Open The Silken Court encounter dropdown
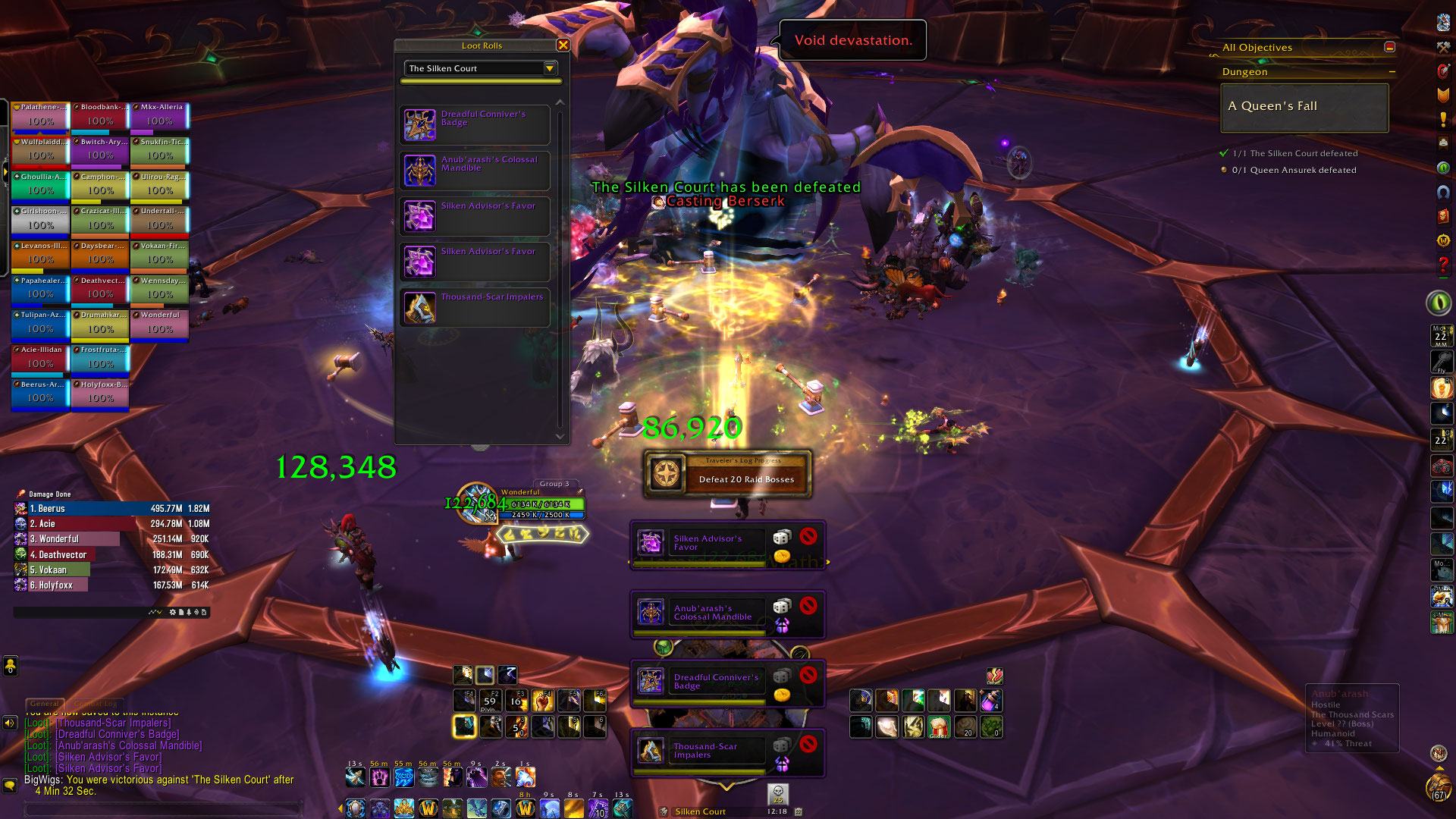 550,68
